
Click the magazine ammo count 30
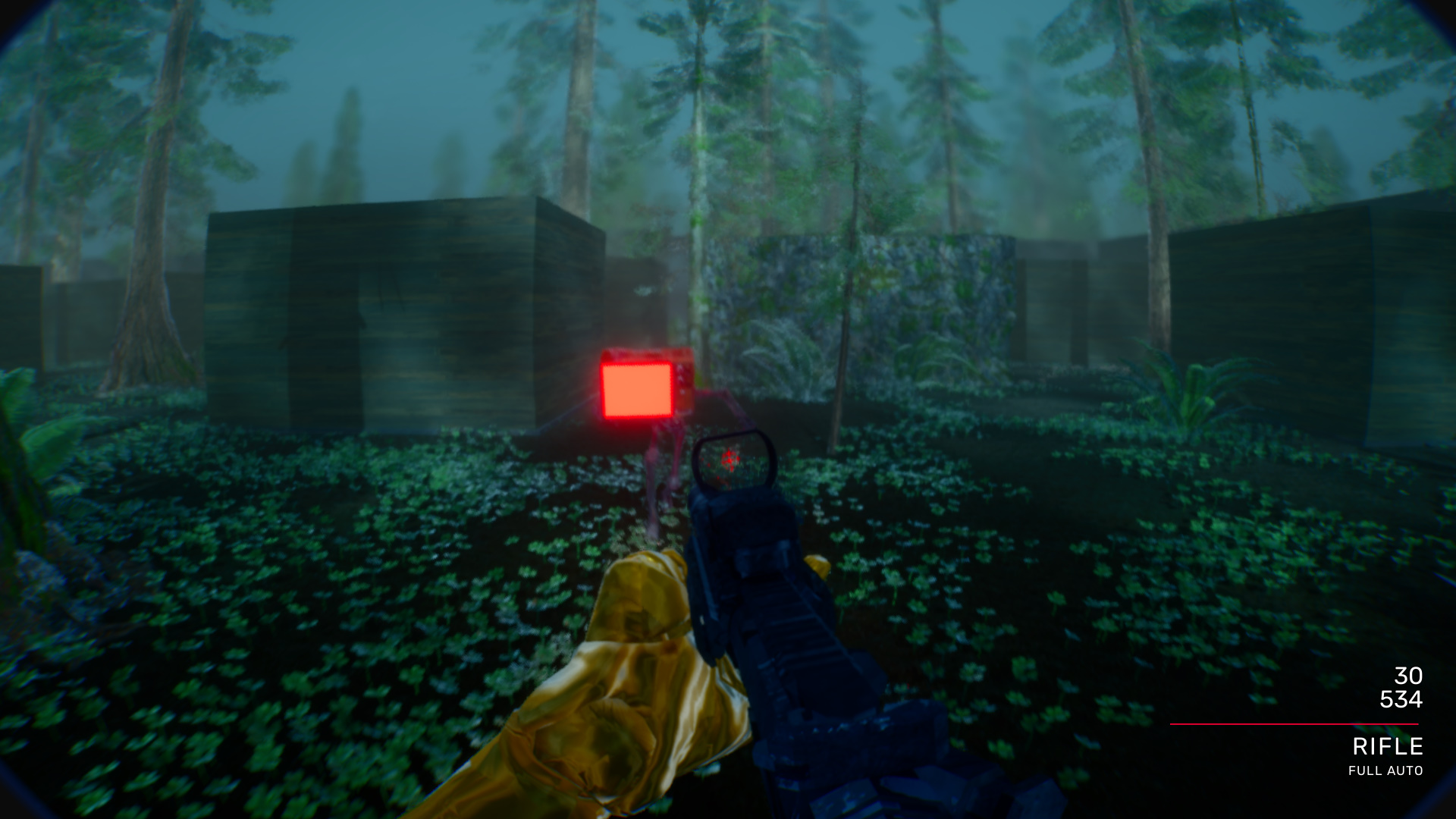pos(1409,674)
